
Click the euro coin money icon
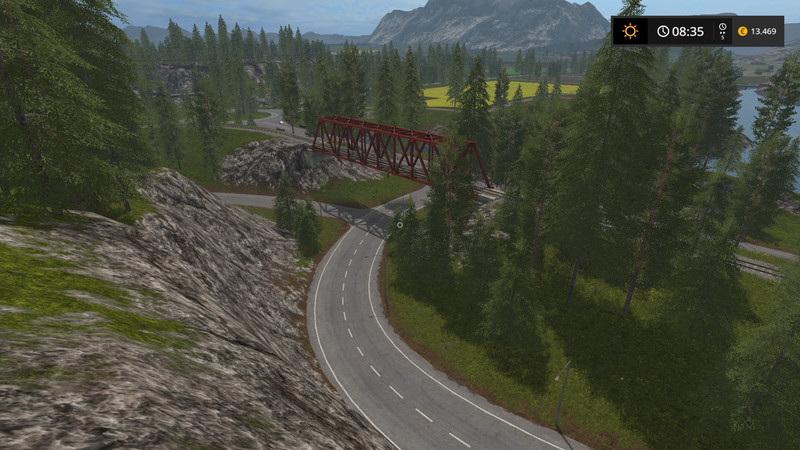[742, 31]
